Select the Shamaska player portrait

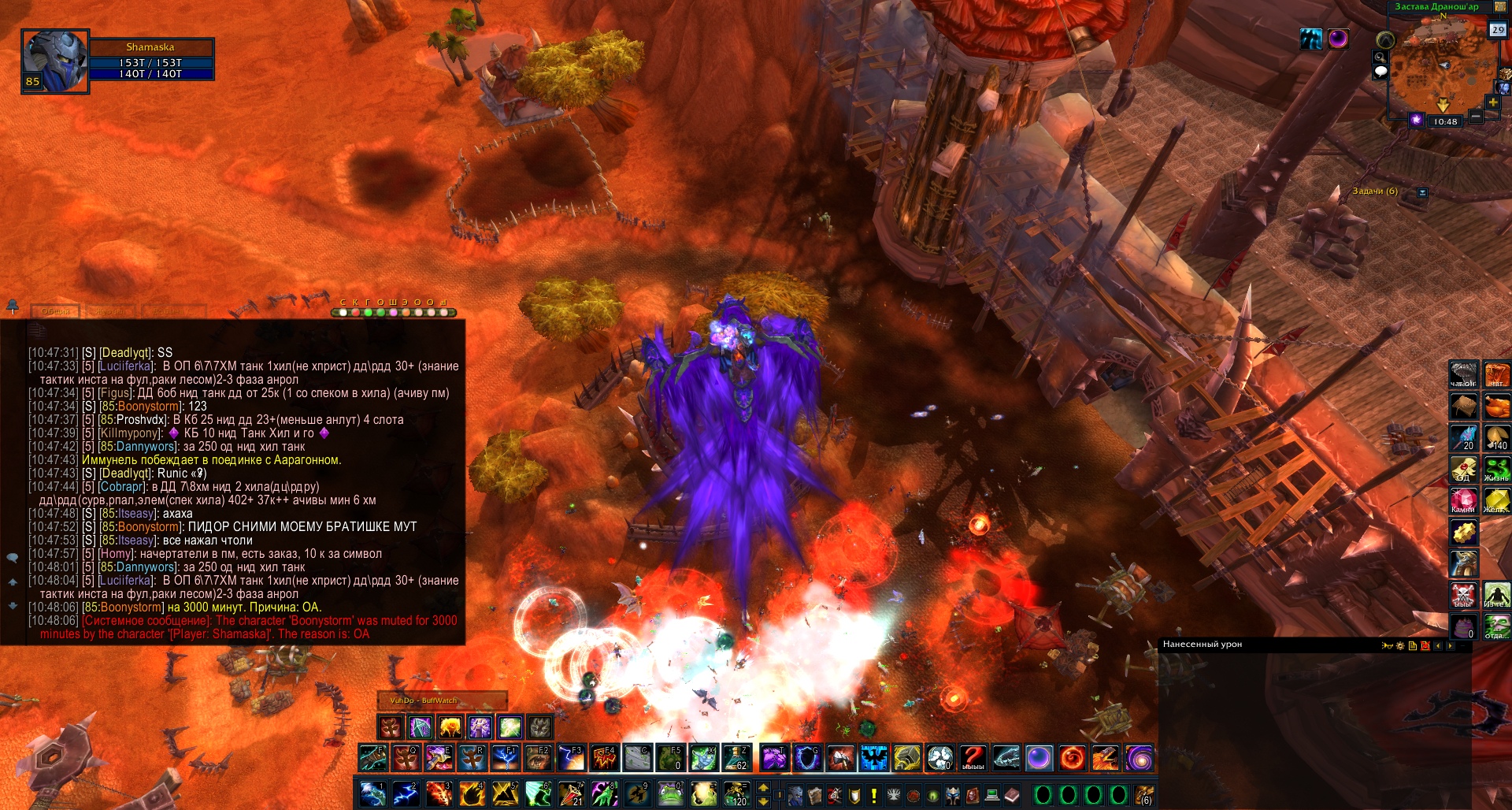click(55, 61)
